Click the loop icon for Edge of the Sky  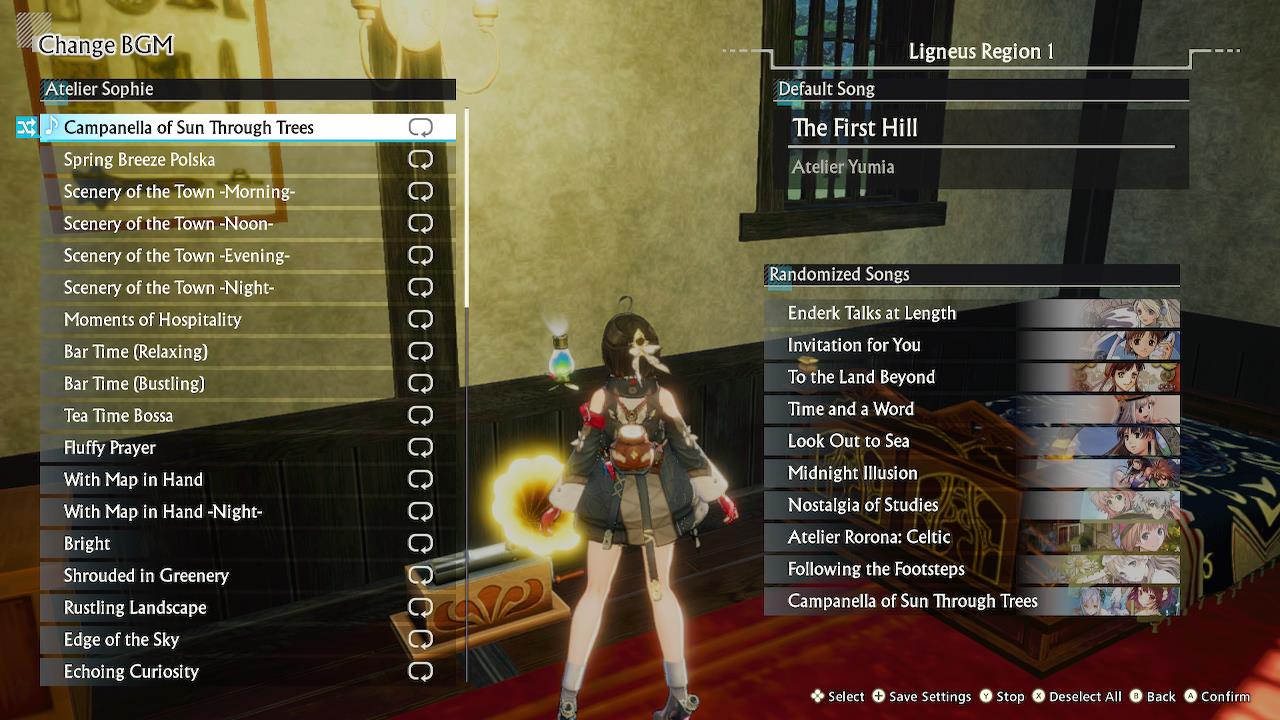420,639
